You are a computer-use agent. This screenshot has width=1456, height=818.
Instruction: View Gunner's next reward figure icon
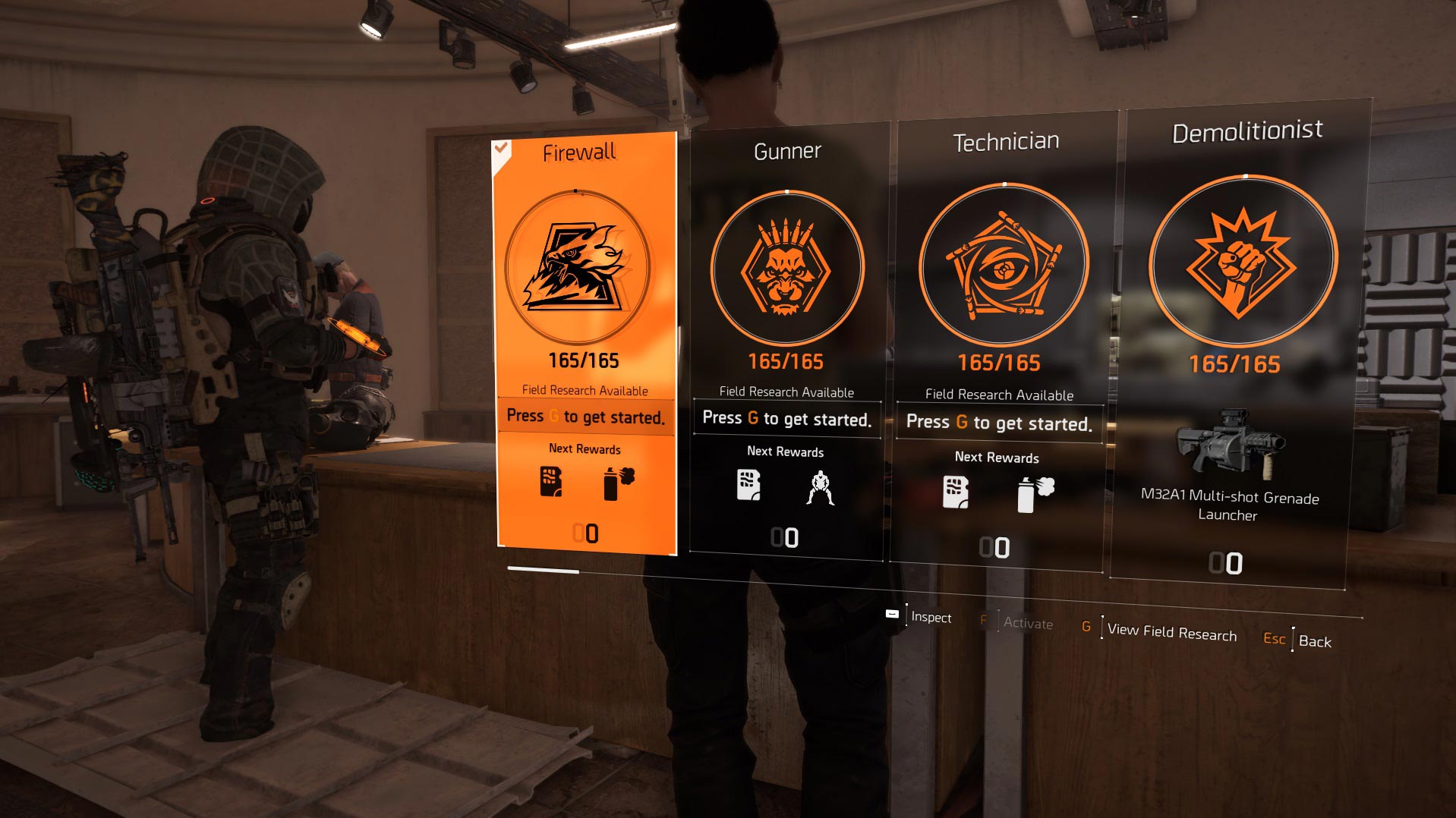pos(820,488)
